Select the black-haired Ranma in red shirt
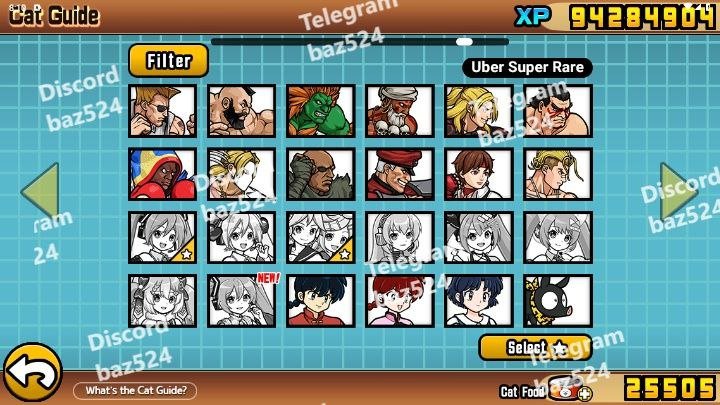 pos(320,301)
